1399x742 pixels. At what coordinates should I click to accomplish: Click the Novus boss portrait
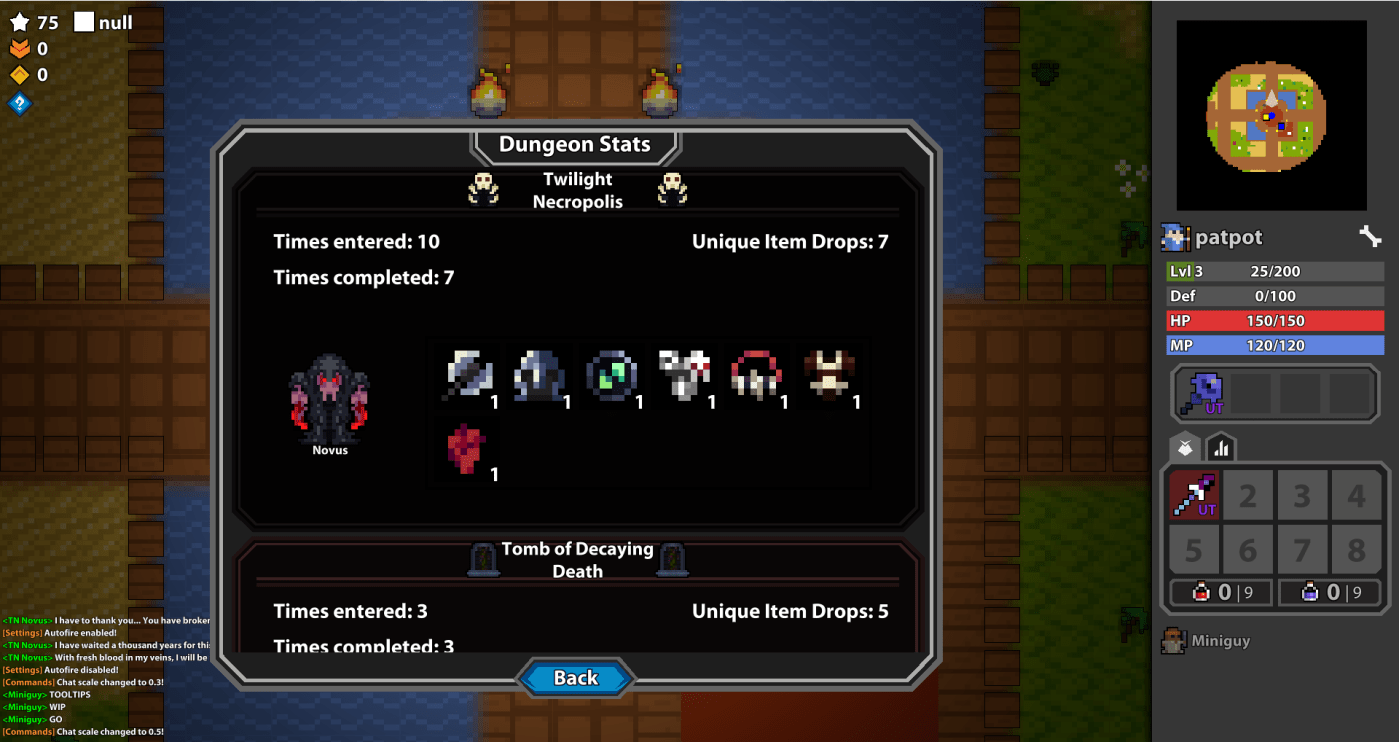[x=329, y=399]
